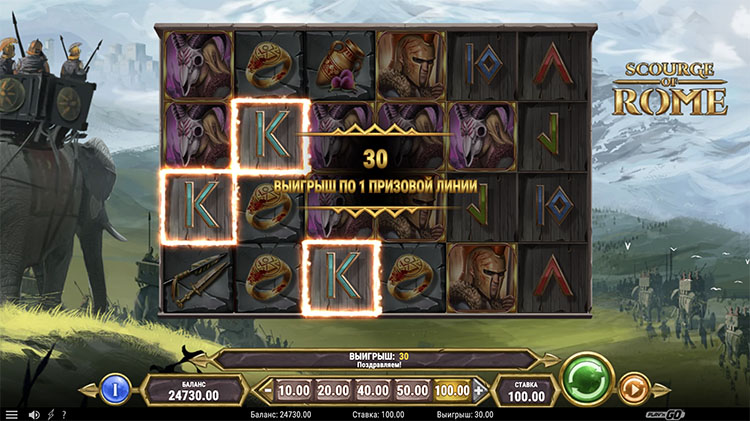Pick the 50.00 bet option
The width and height of the screenshot is (750, 421).
(411, 389)
